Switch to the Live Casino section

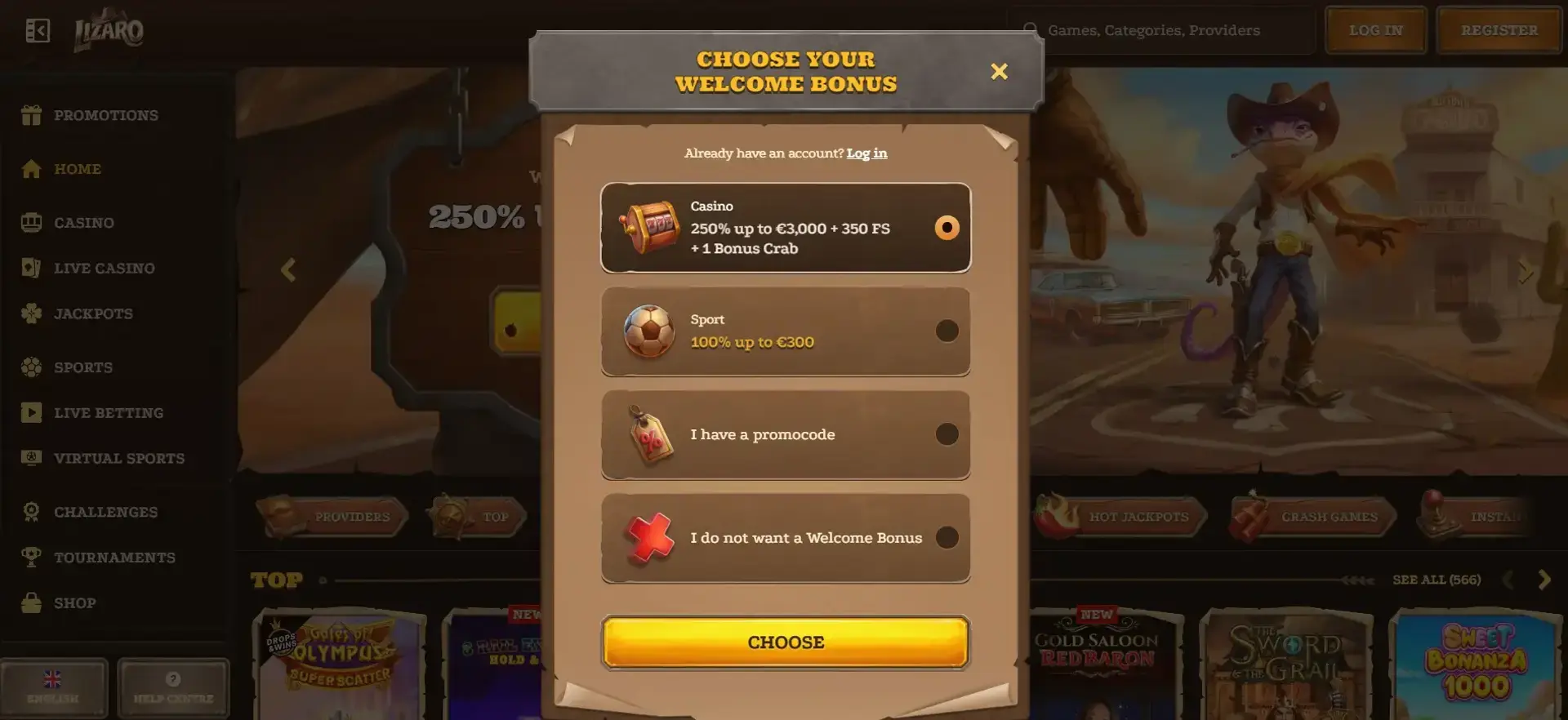31,268
